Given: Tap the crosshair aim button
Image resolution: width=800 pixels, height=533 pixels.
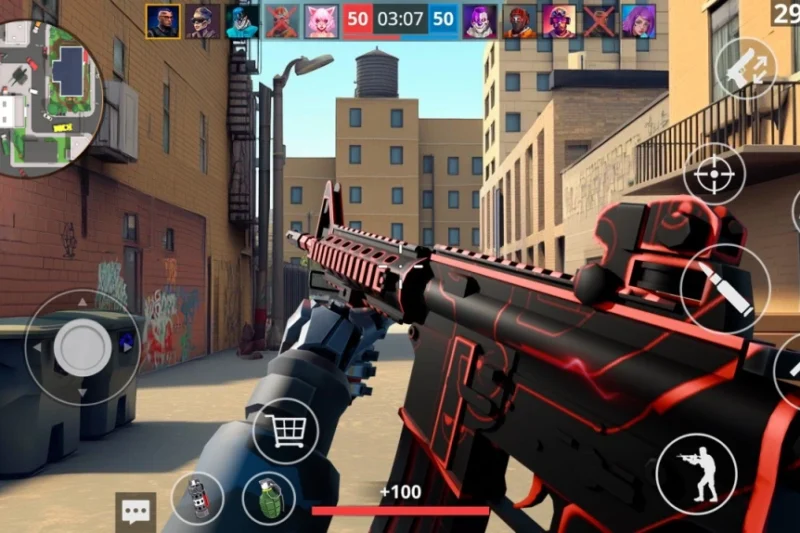Looking at the screenshot, I should click(x=714, y=174).
